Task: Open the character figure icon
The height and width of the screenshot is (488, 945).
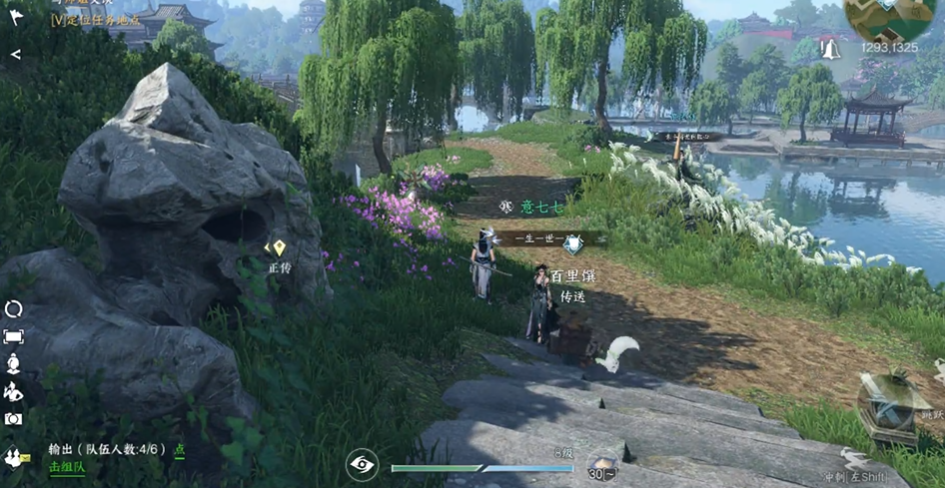Action: (x=14, y=364)
